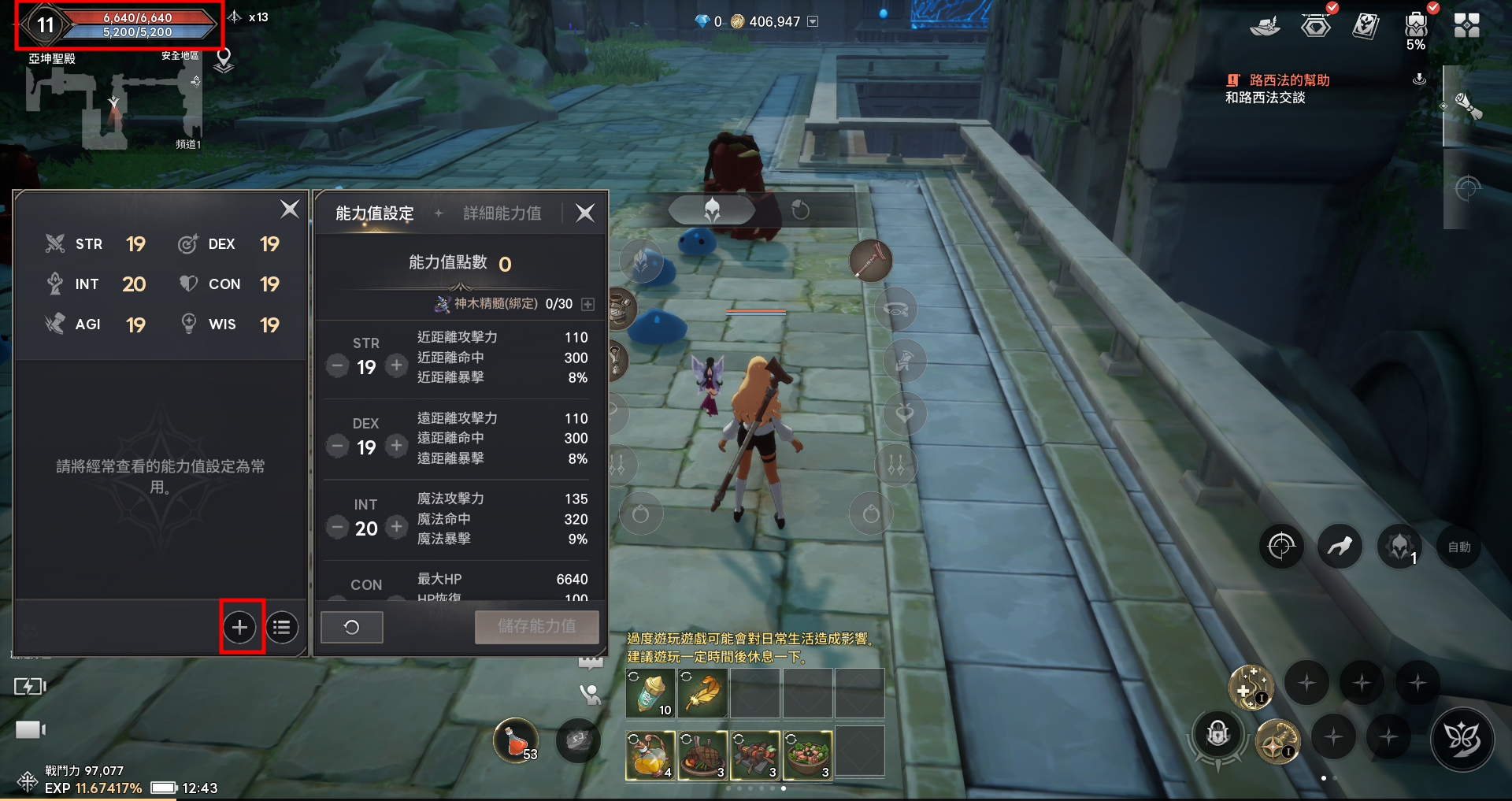The height and width of the screenshot is (801, 1512).
Task: Click the 儲存能力值 save button
Action: (x=536, y=627)
